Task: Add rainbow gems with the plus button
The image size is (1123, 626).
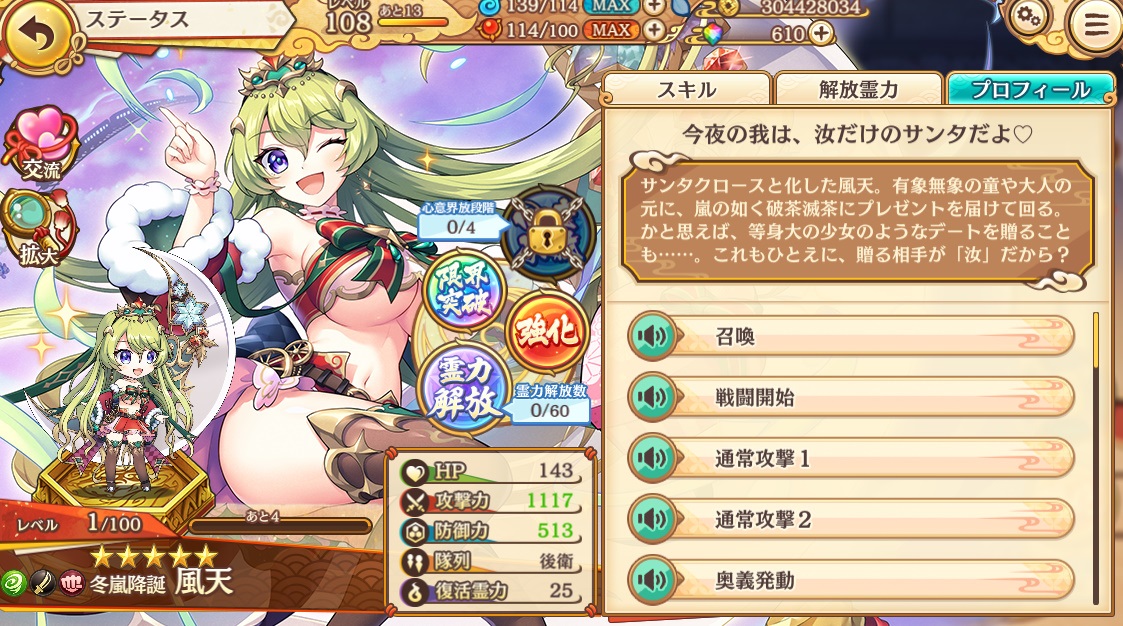Action: [820, 33]
